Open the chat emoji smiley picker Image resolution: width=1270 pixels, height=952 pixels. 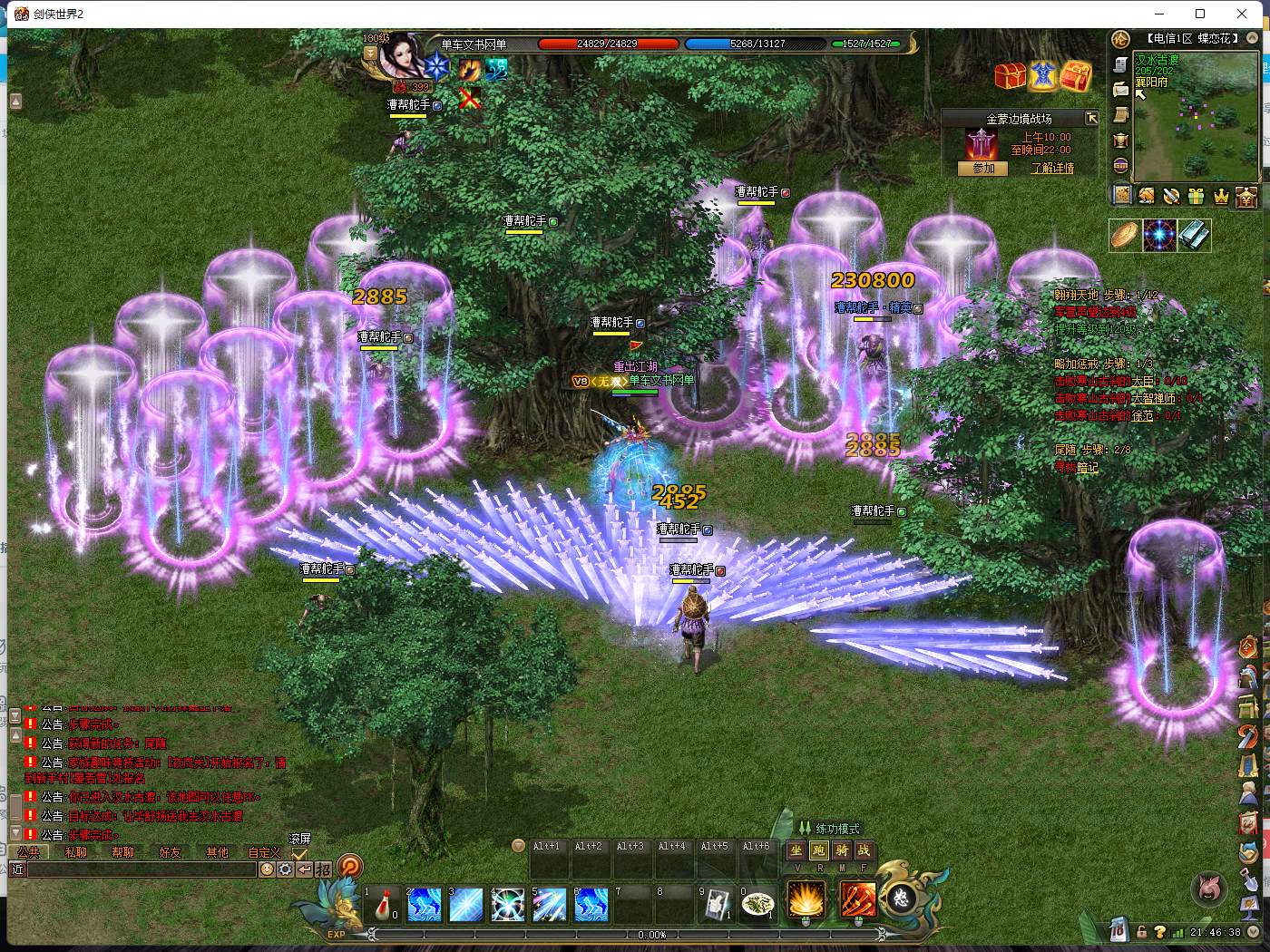tap(267, 869)
